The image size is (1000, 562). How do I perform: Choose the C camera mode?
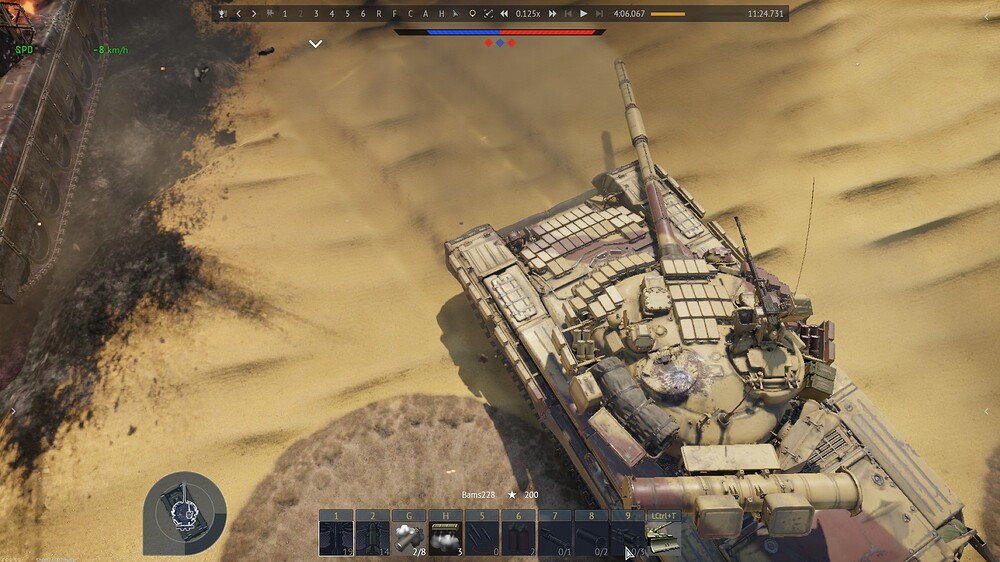[x=410, y=14]
